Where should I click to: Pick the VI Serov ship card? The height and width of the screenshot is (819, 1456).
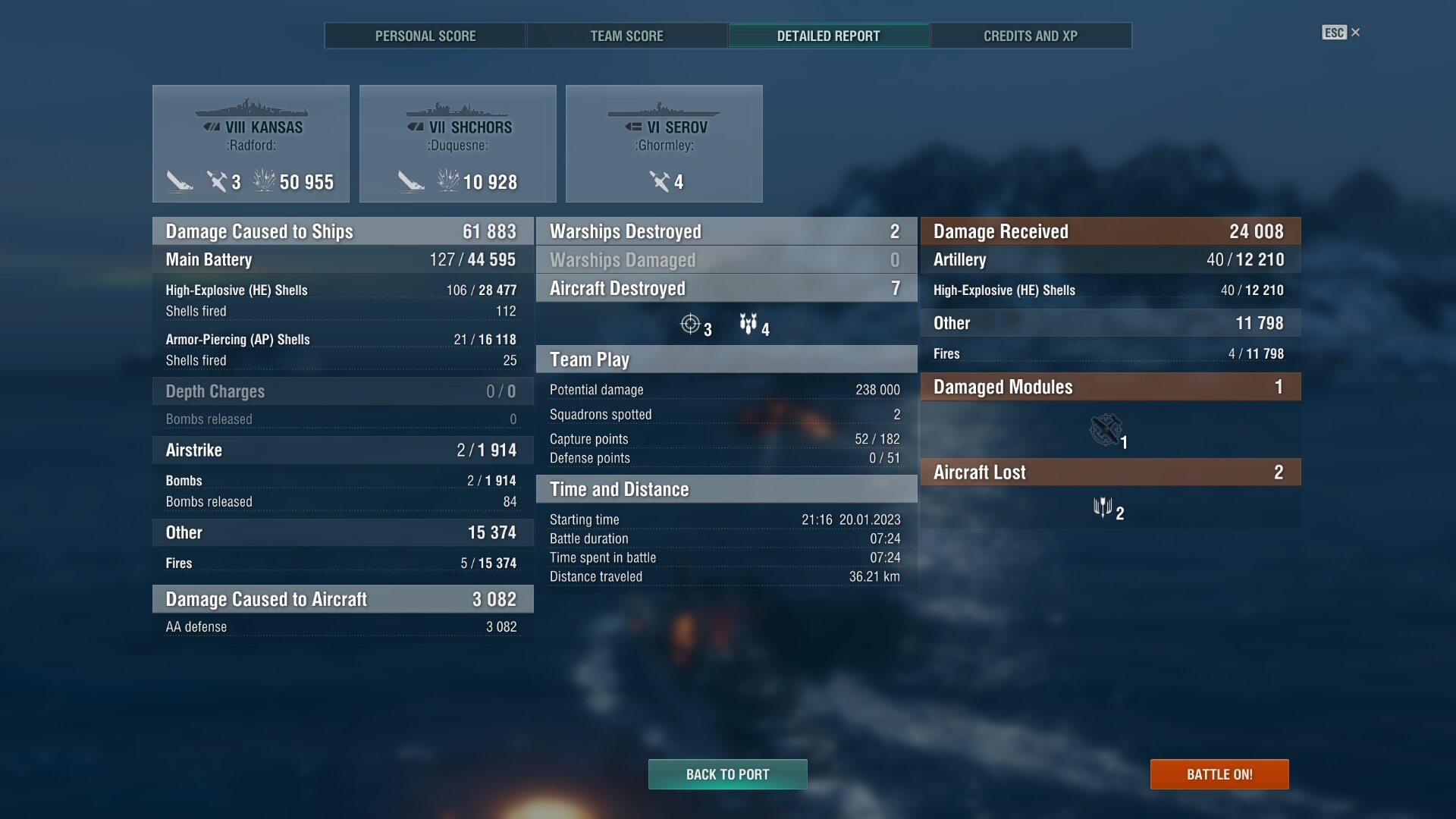(664, 143)
